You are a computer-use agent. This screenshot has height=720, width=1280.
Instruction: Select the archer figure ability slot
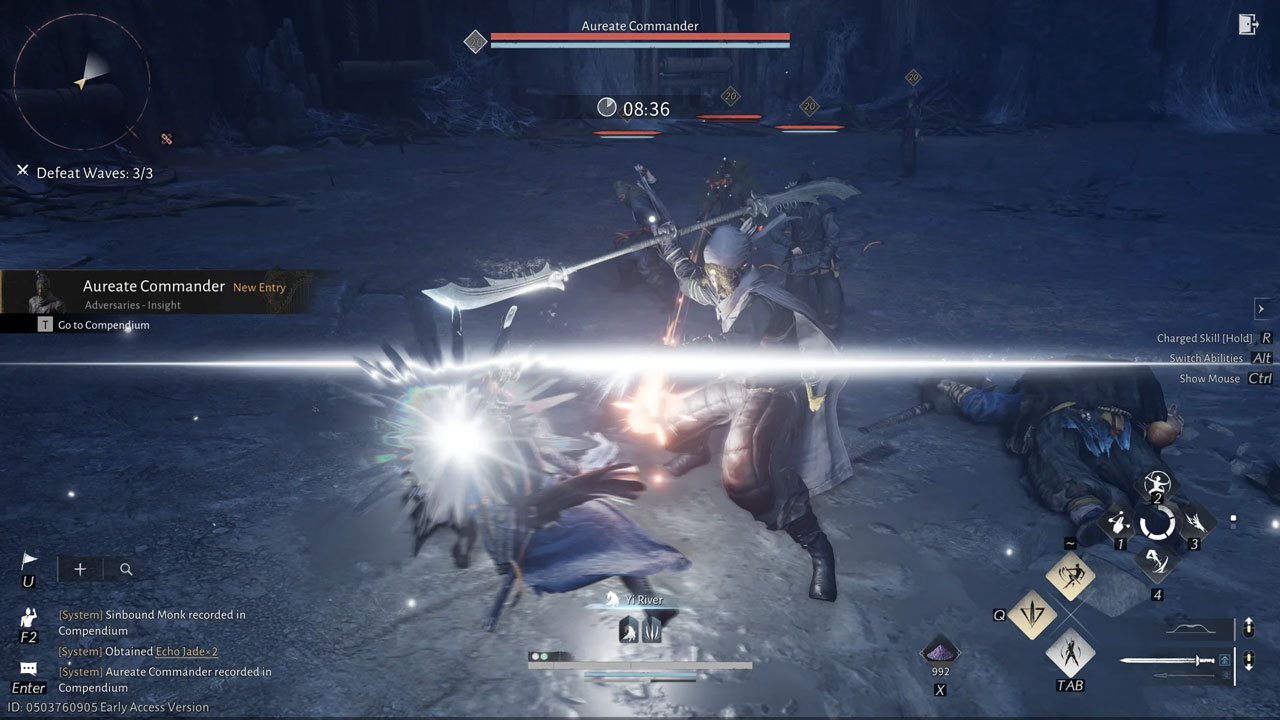click(x=1157, y=484)
